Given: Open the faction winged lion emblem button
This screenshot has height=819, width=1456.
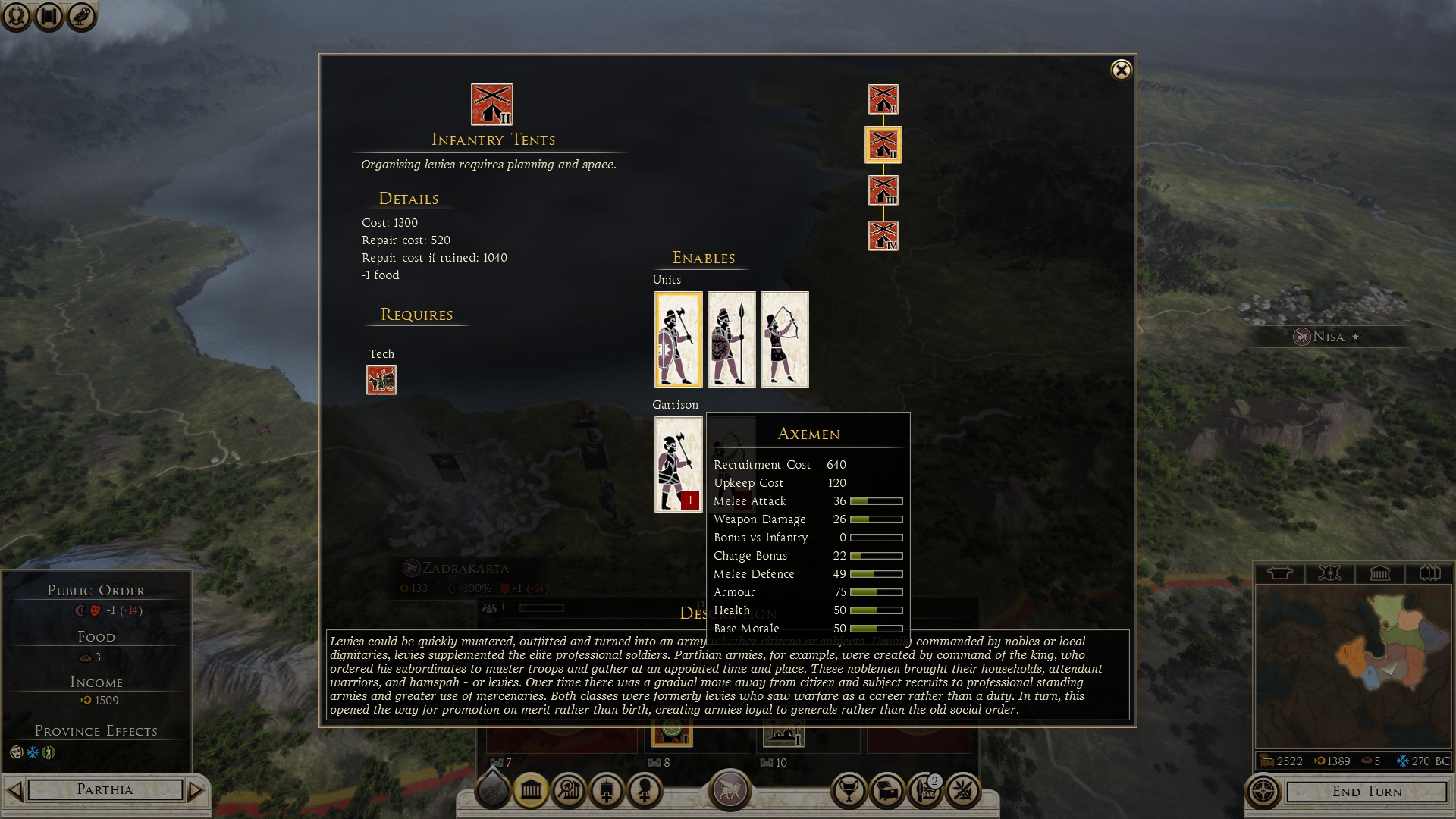Looking at the screenshot, I should (x=730, y=789).
